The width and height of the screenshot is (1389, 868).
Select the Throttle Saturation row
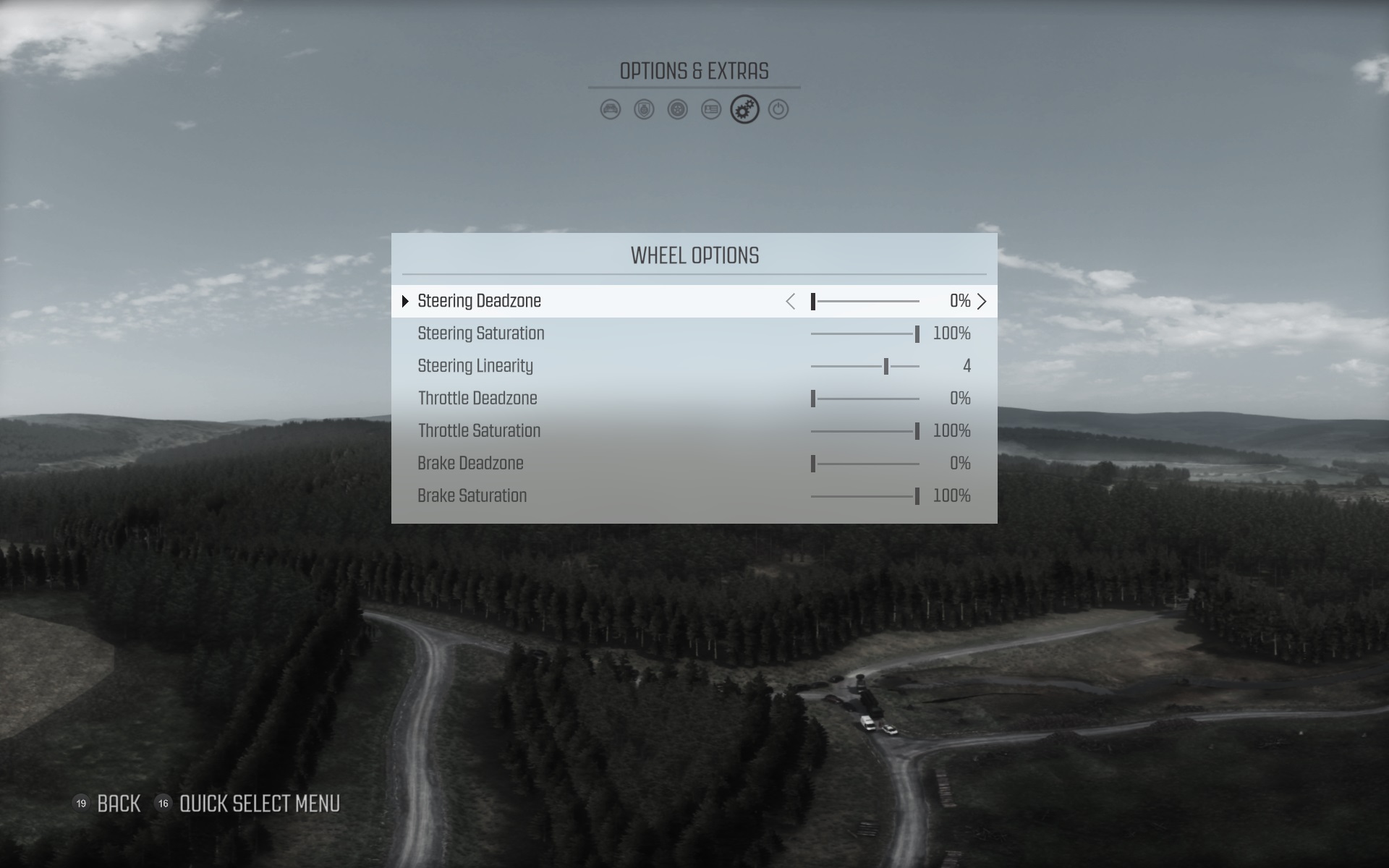(479, 431)
